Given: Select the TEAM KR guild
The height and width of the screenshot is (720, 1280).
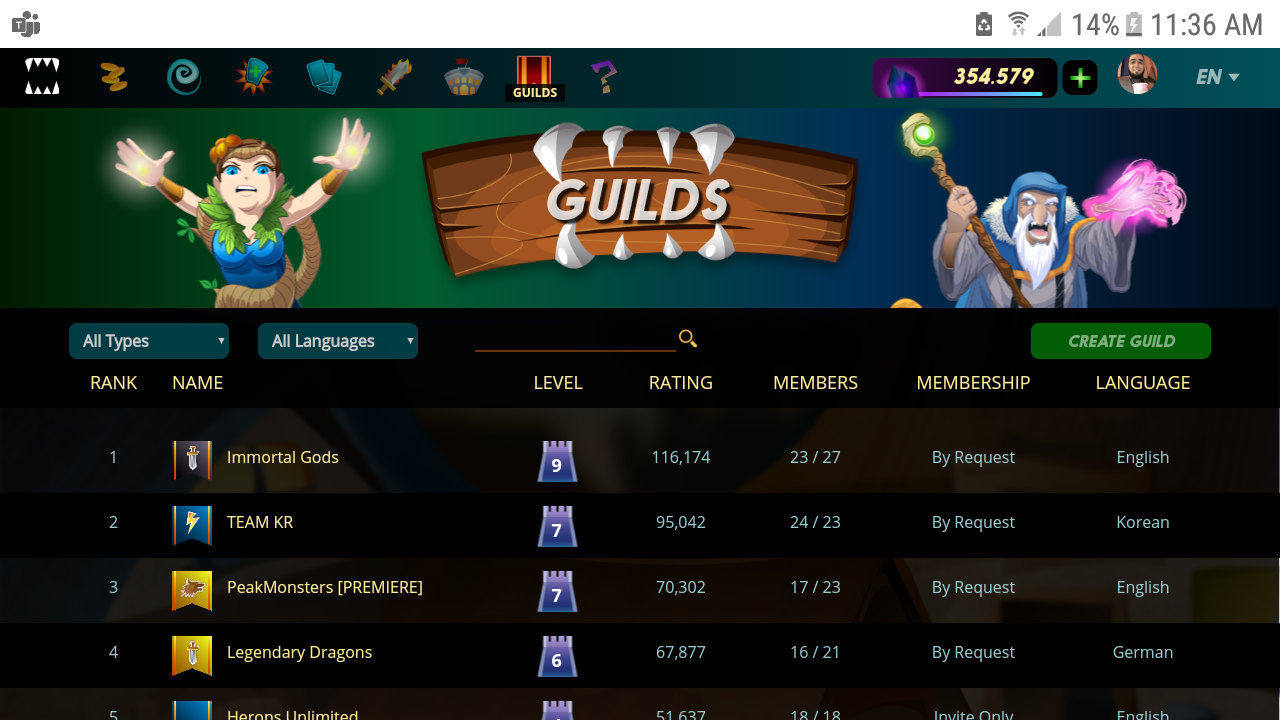Looking at the screenshot, I should 260,522.
